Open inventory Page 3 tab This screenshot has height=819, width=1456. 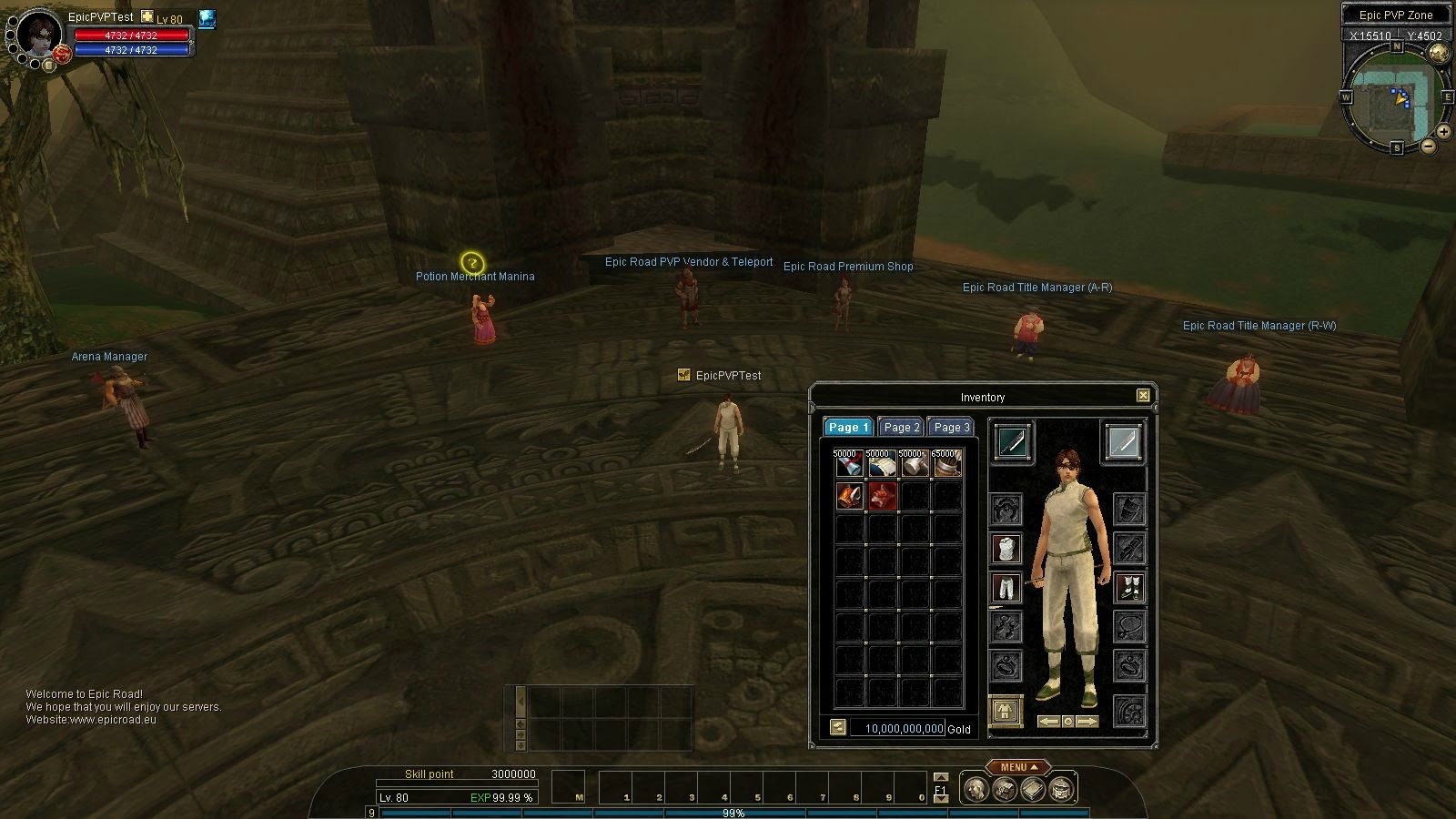coord(951,427)
